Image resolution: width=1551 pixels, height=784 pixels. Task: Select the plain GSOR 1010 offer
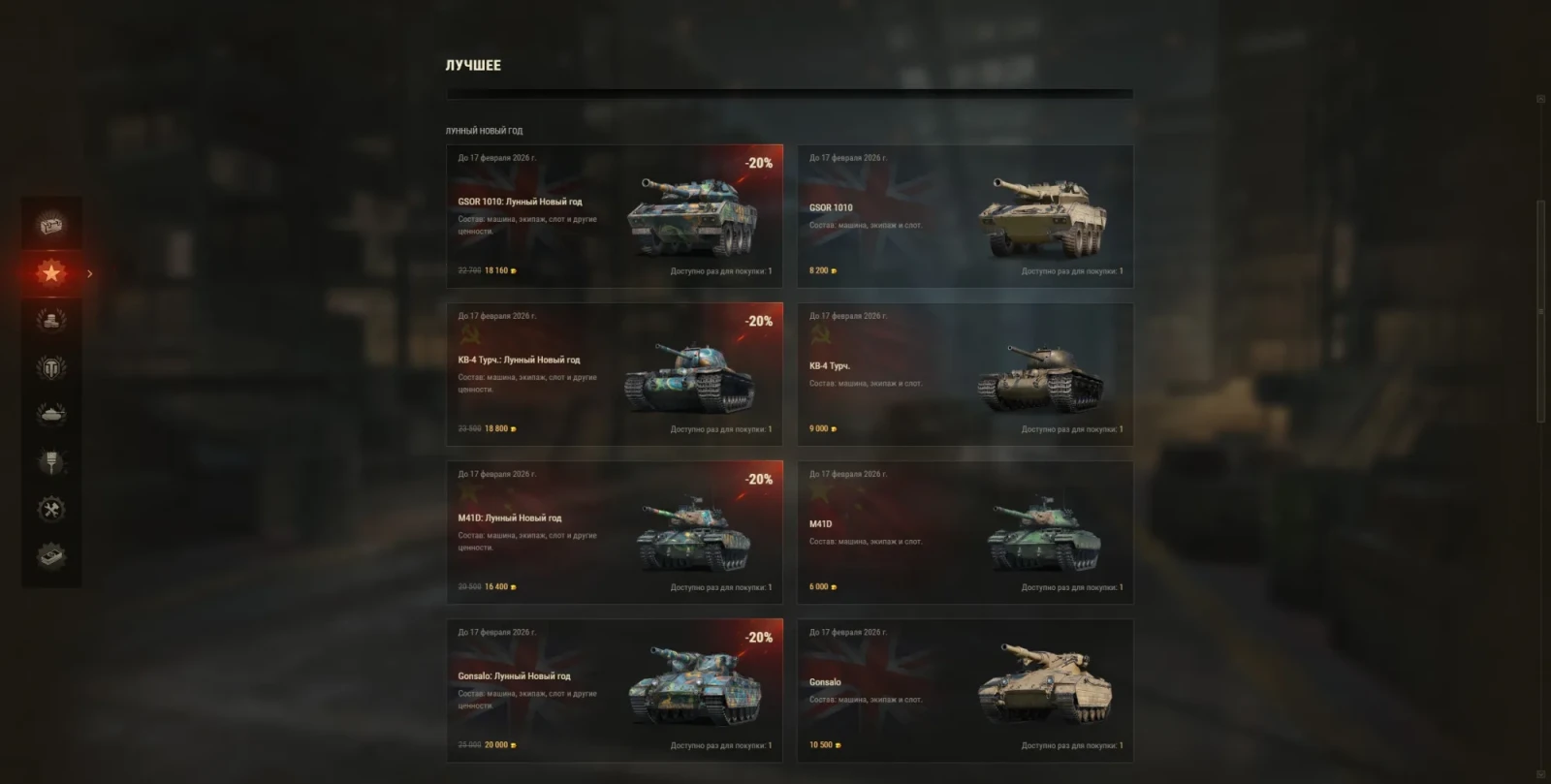(x=965, y=216)
